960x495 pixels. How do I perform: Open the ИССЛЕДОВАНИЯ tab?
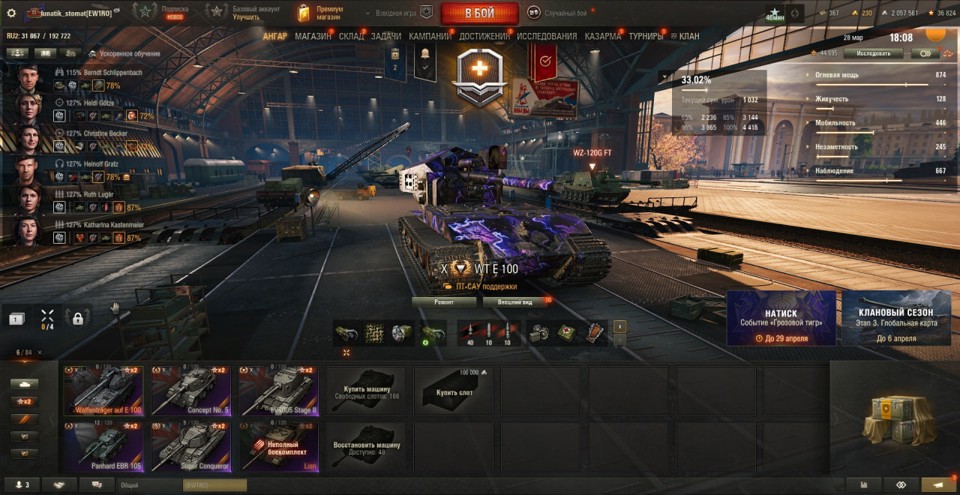click(547, 36)
